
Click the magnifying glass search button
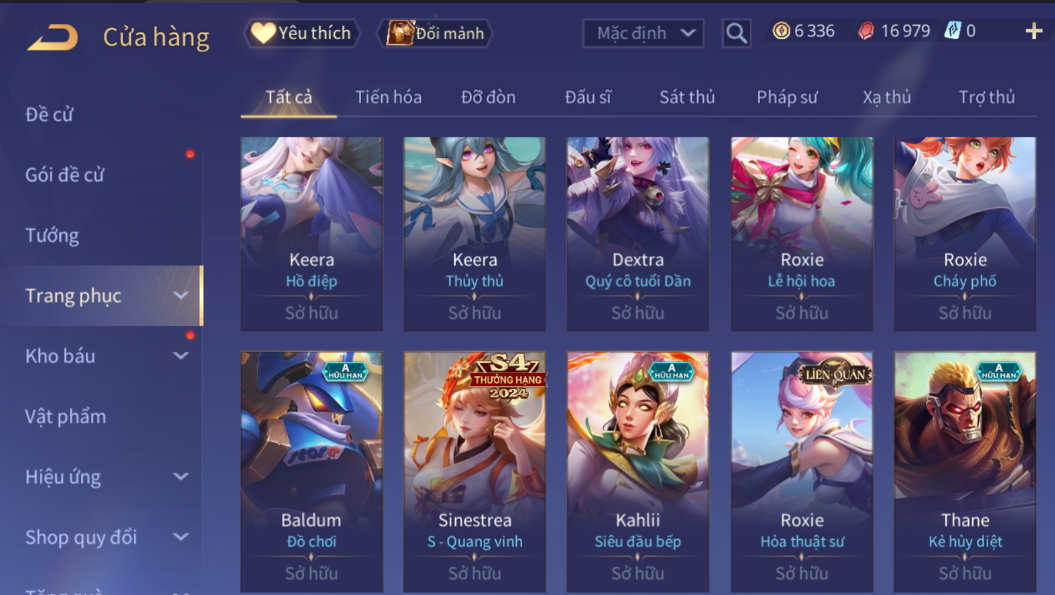[x=736, y=33]
